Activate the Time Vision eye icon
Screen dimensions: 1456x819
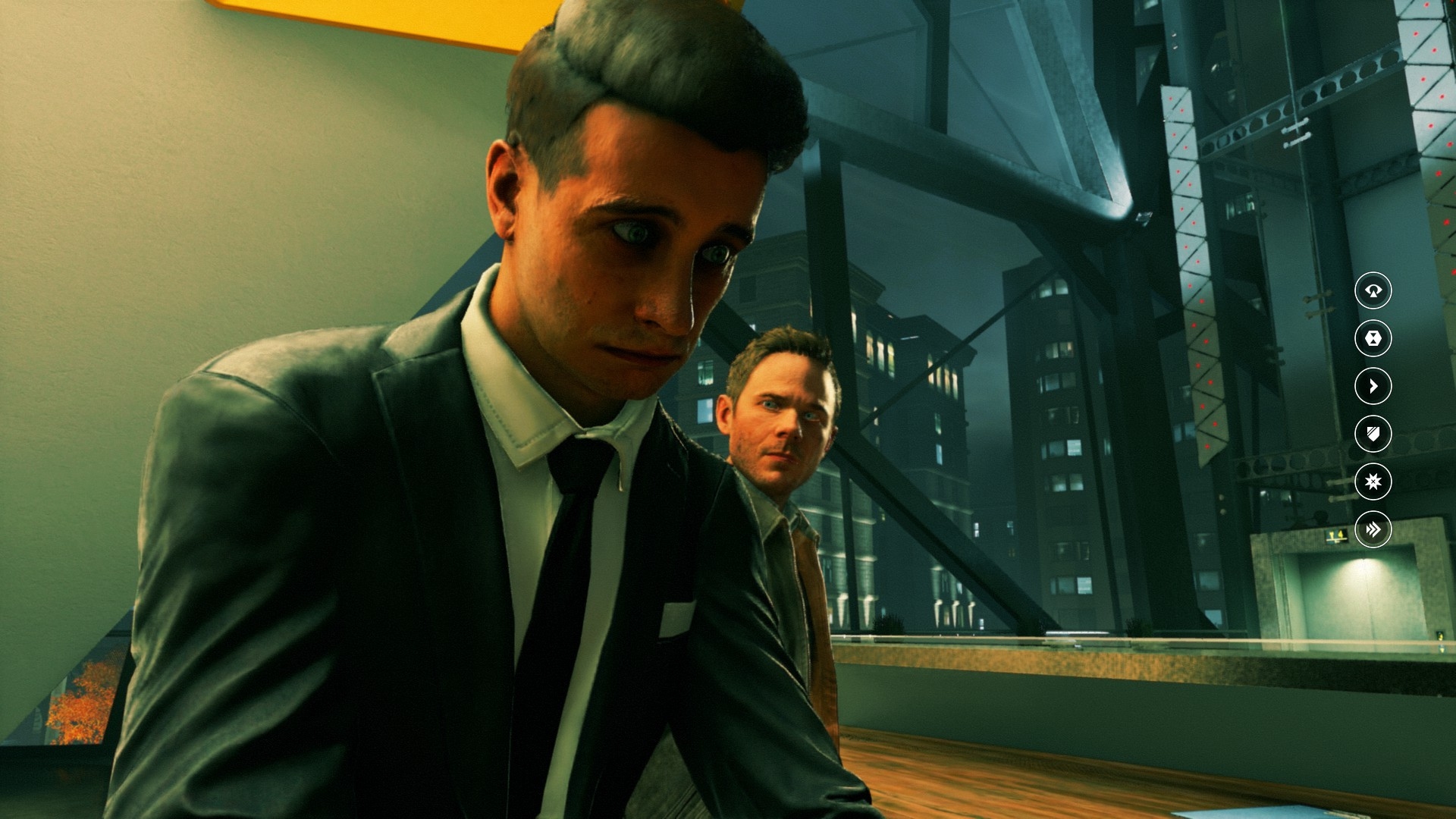(1373, 290)
